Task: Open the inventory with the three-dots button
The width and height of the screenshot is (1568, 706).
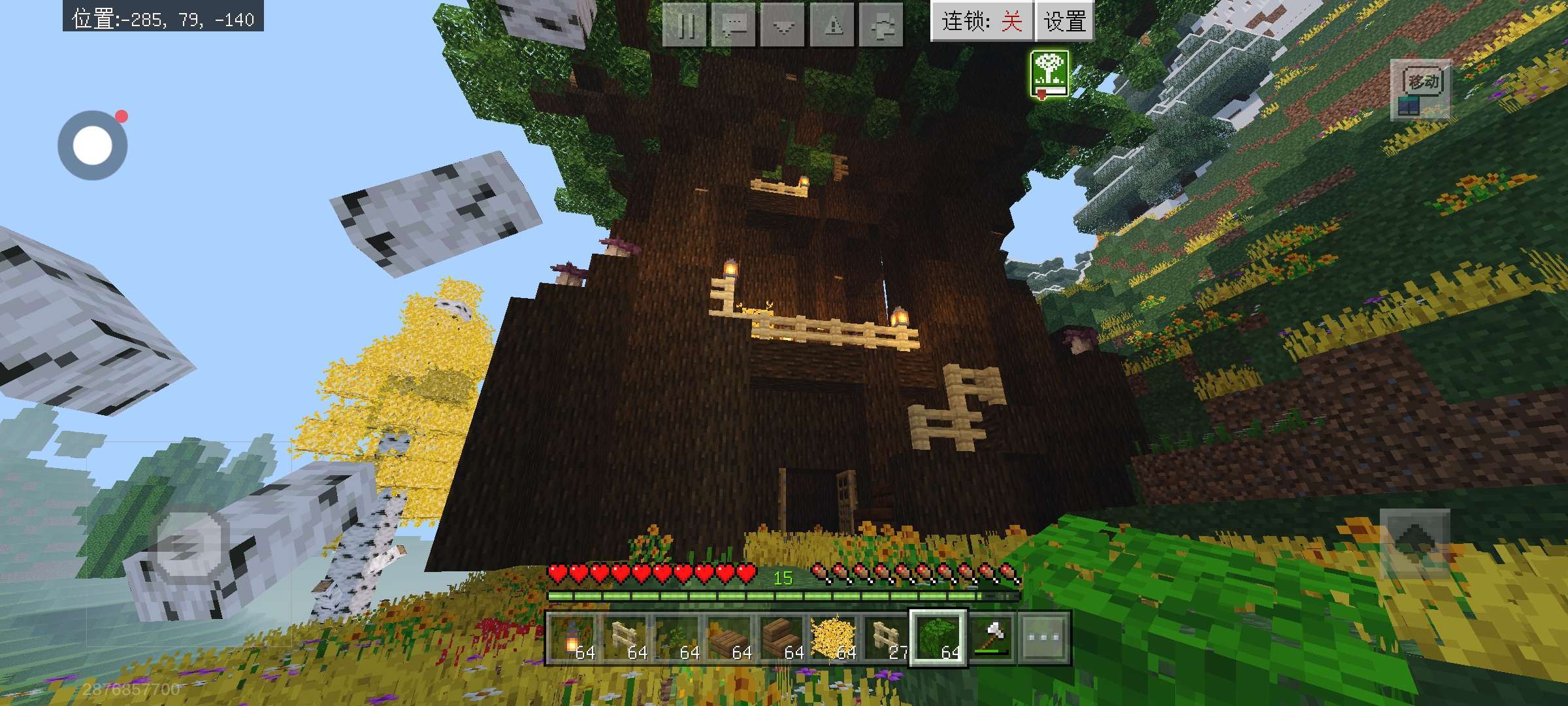Action: [x=1043, y=638]
